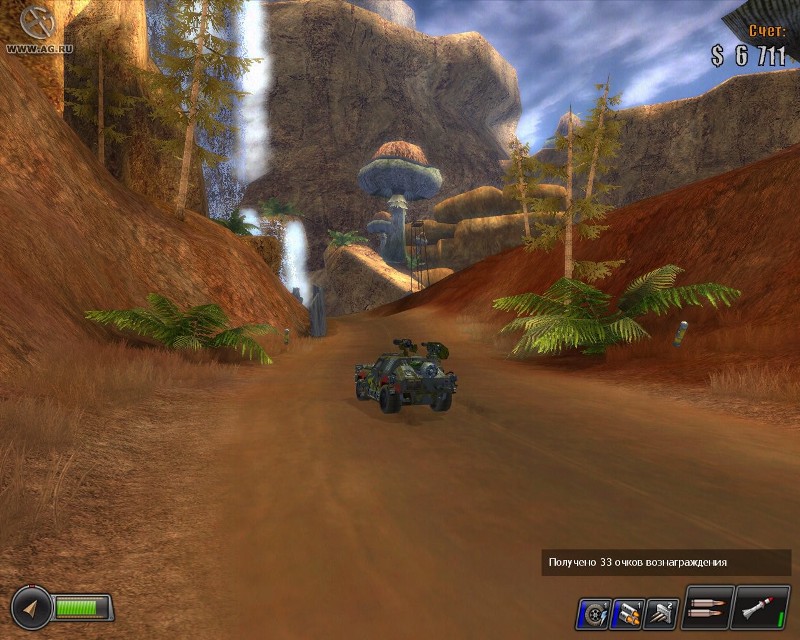Screen dimensions: 800x640
Task: Click the compass arrow dial
Action: [x=31, y=607]
